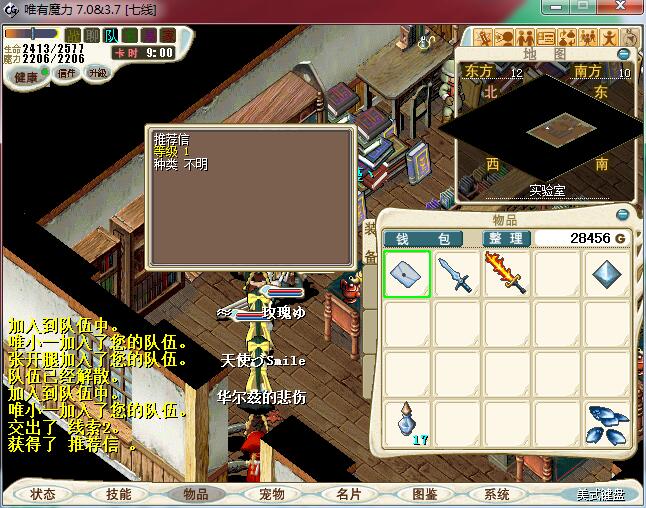
Task: Click the 整理 sort button in inventory
Action: tap(506, 239)
